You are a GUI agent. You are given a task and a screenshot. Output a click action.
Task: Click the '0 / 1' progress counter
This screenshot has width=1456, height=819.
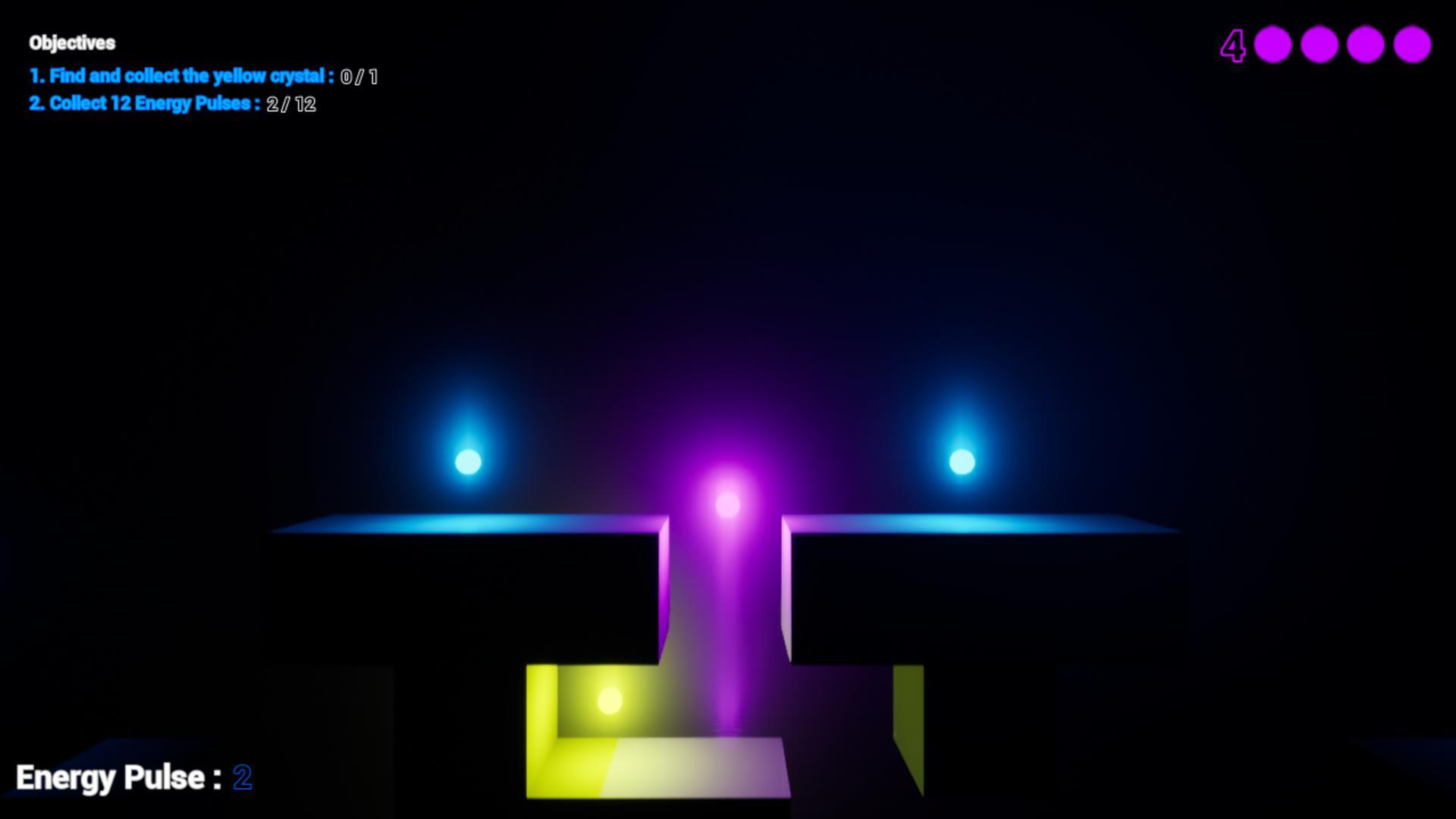tap(361, 77)
